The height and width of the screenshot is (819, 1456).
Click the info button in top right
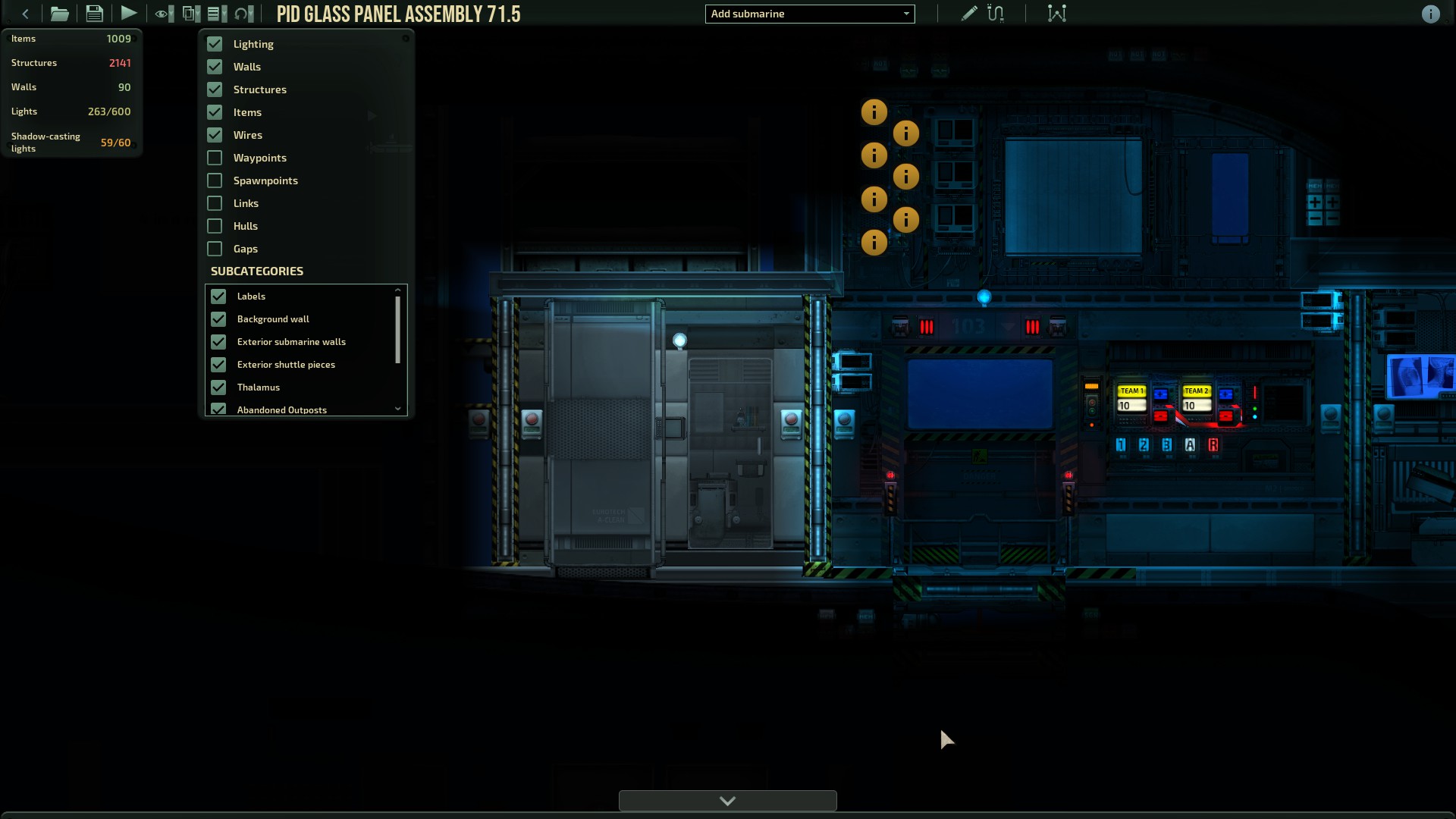pyautogui.click(x=1430, y=14)
